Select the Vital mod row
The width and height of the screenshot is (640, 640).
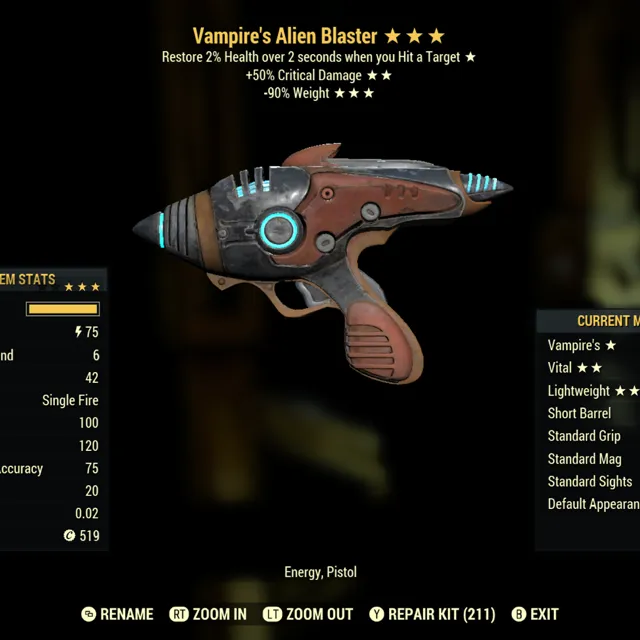576,368
